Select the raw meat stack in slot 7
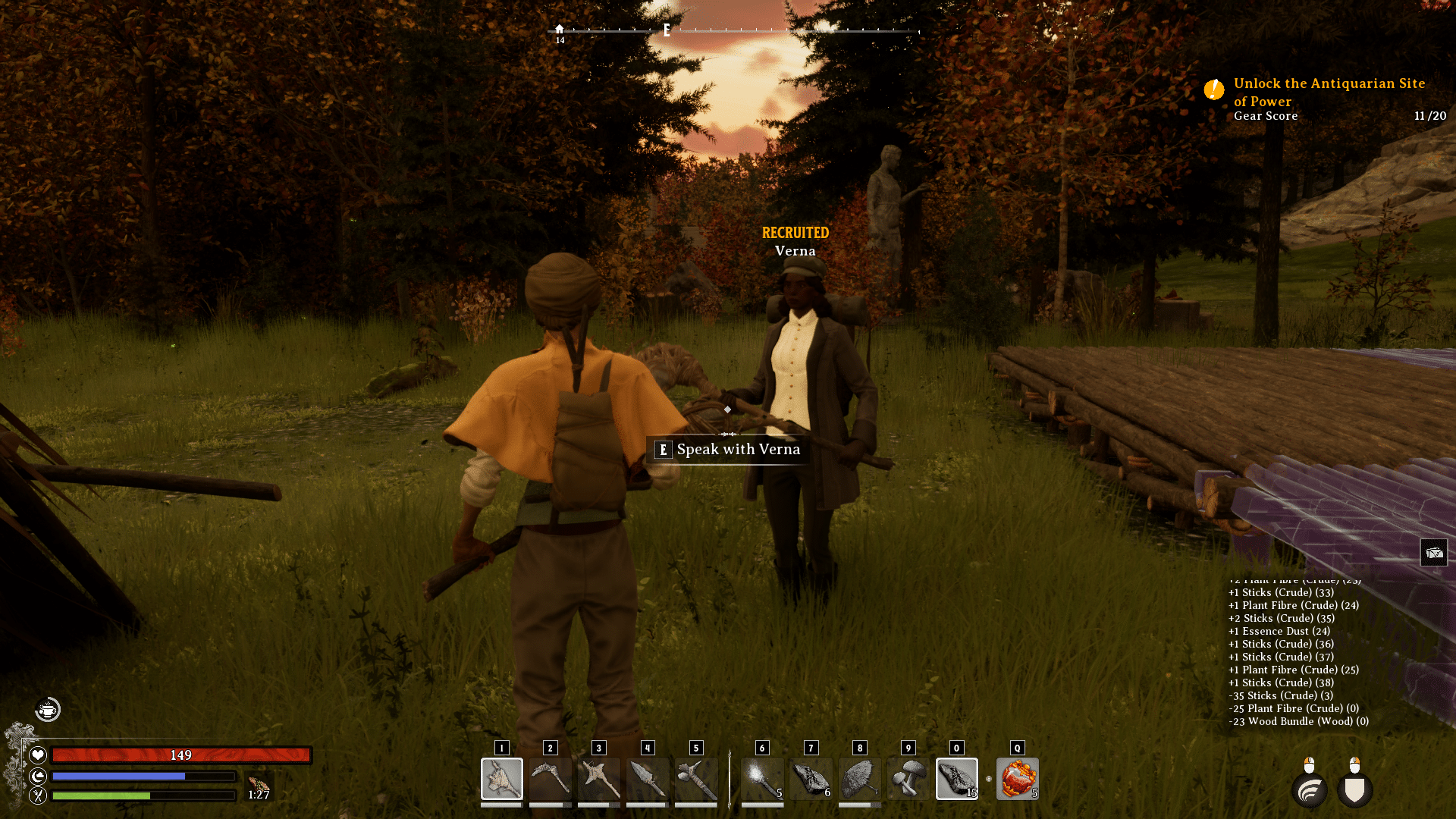This screenshot has height=819, width=1456. tap(811, 779)
